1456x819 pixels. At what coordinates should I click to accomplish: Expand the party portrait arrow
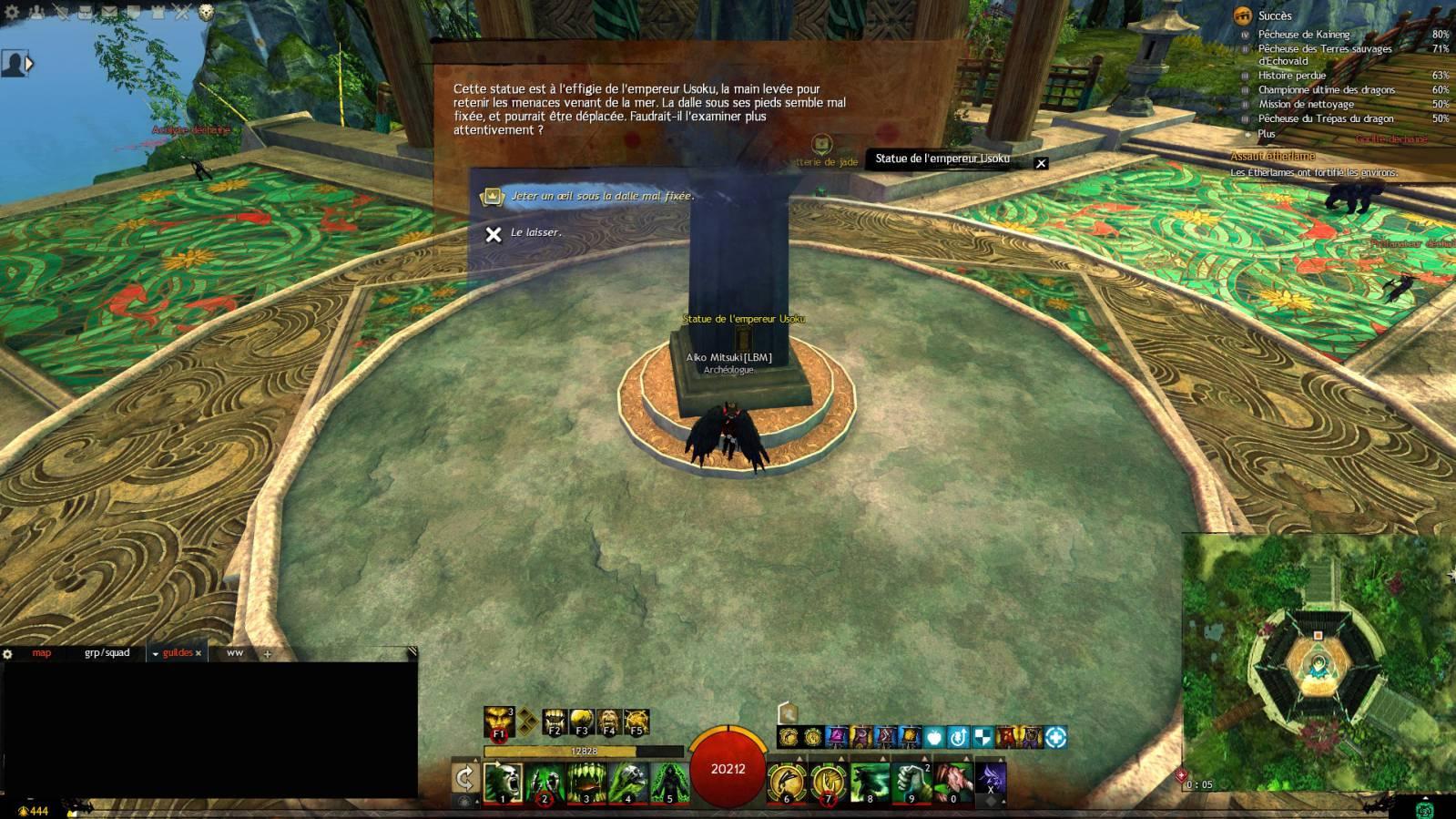(30, 64)
